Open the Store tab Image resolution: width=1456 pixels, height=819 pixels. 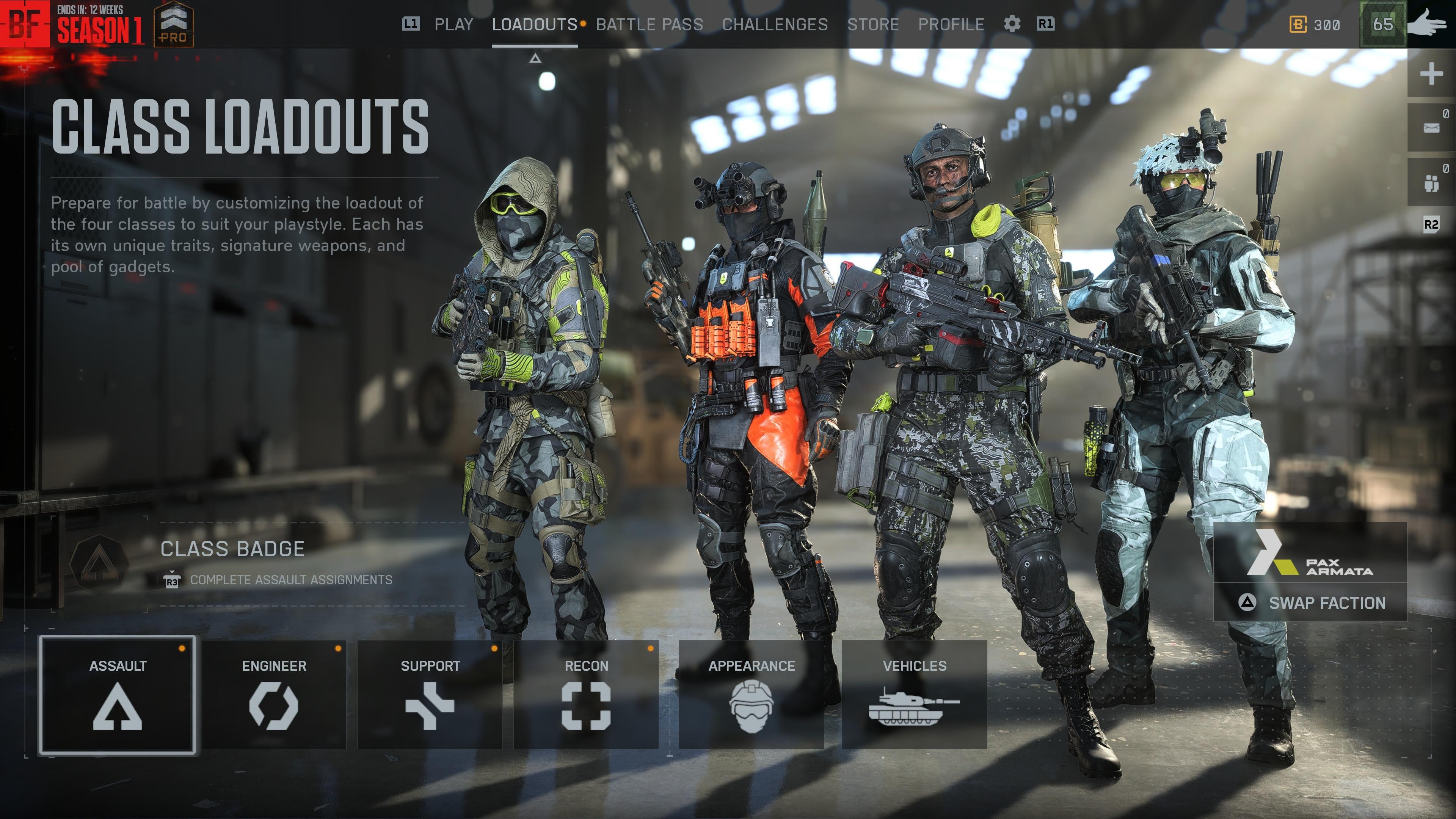point(873,24)
